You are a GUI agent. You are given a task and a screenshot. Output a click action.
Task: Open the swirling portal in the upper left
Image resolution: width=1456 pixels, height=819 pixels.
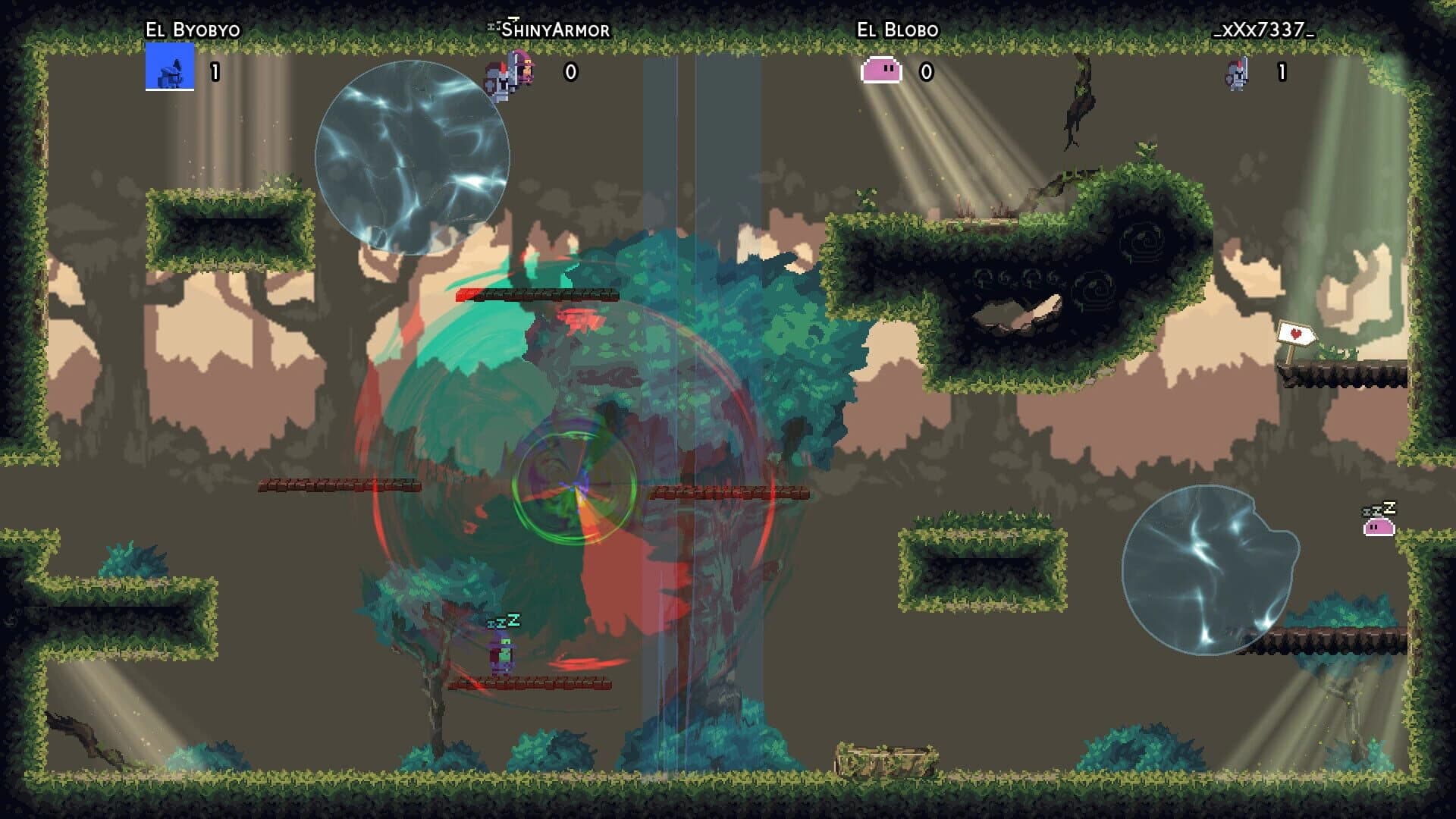413,152
